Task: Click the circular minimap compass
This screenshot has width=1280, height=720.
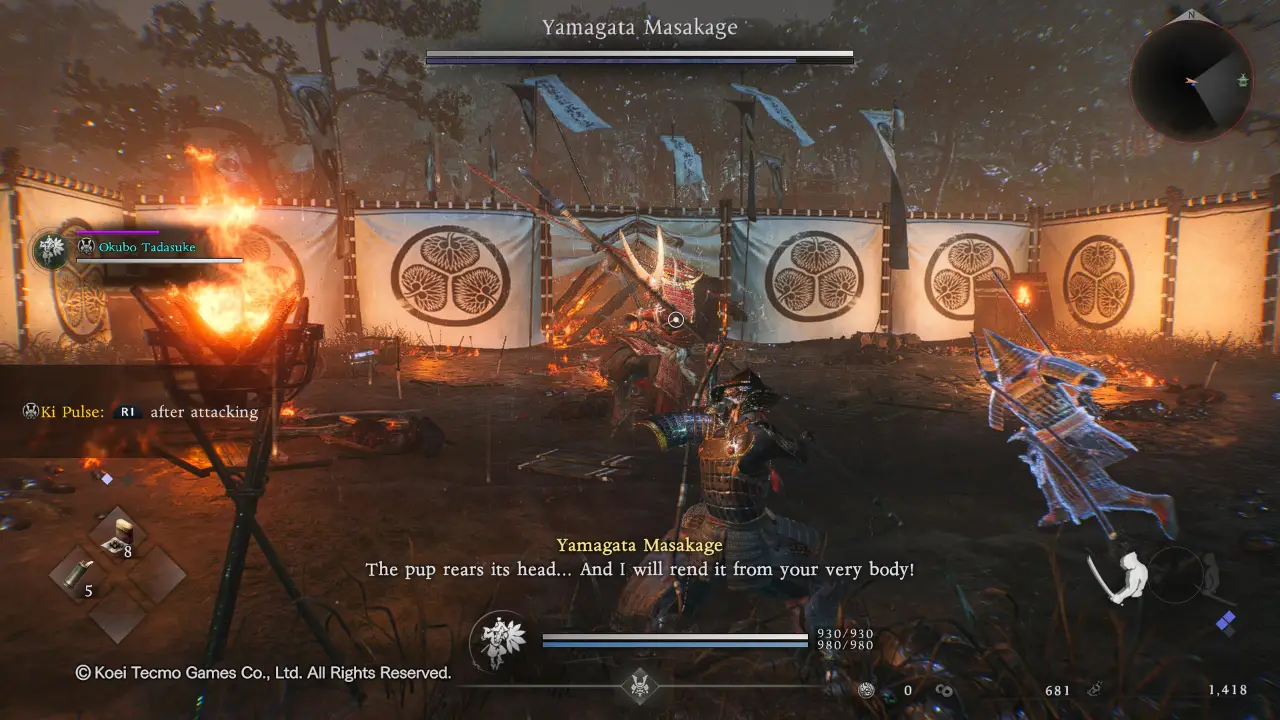Action: coord(1191,81)
